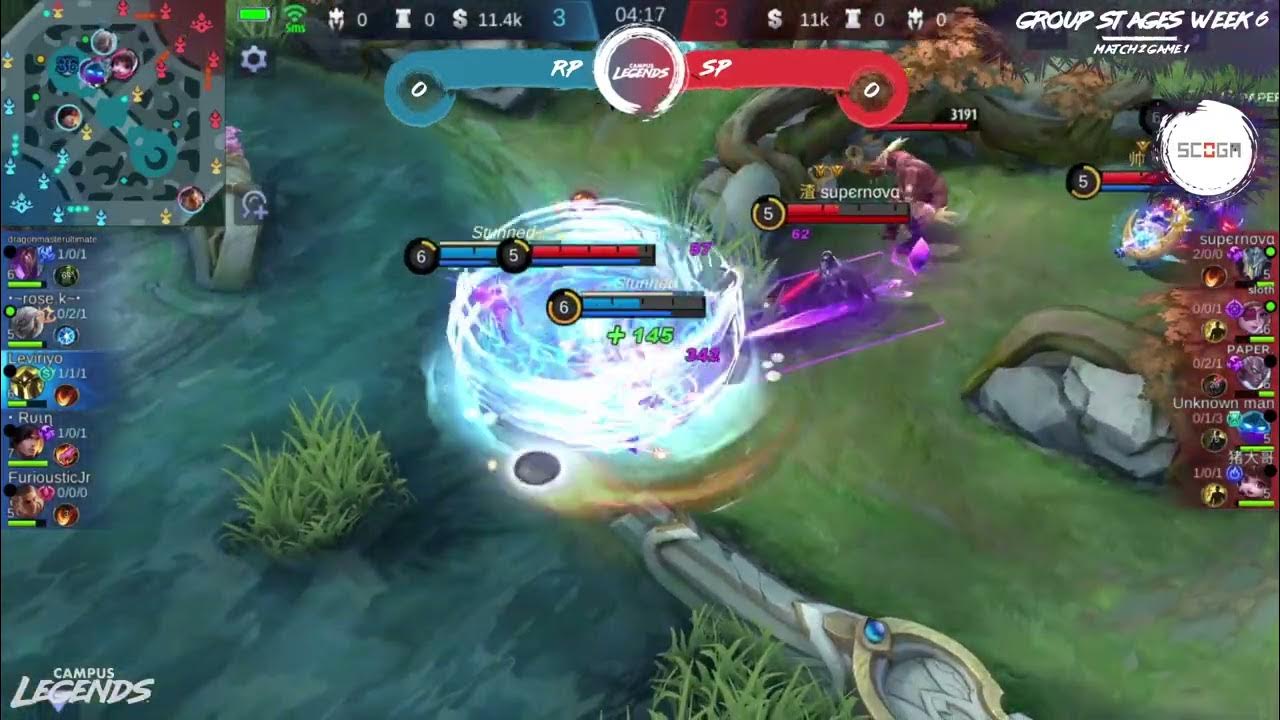Select player Ruin's hero portrait

click(24, 440)
